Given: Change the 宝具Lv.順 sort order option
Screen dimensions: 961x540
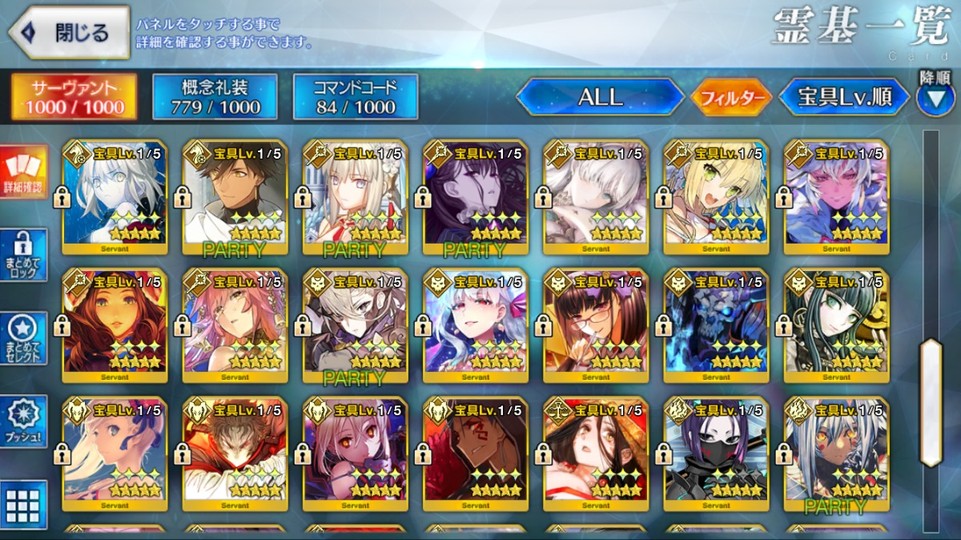Looking at the screenshot, I should point(845,97).
